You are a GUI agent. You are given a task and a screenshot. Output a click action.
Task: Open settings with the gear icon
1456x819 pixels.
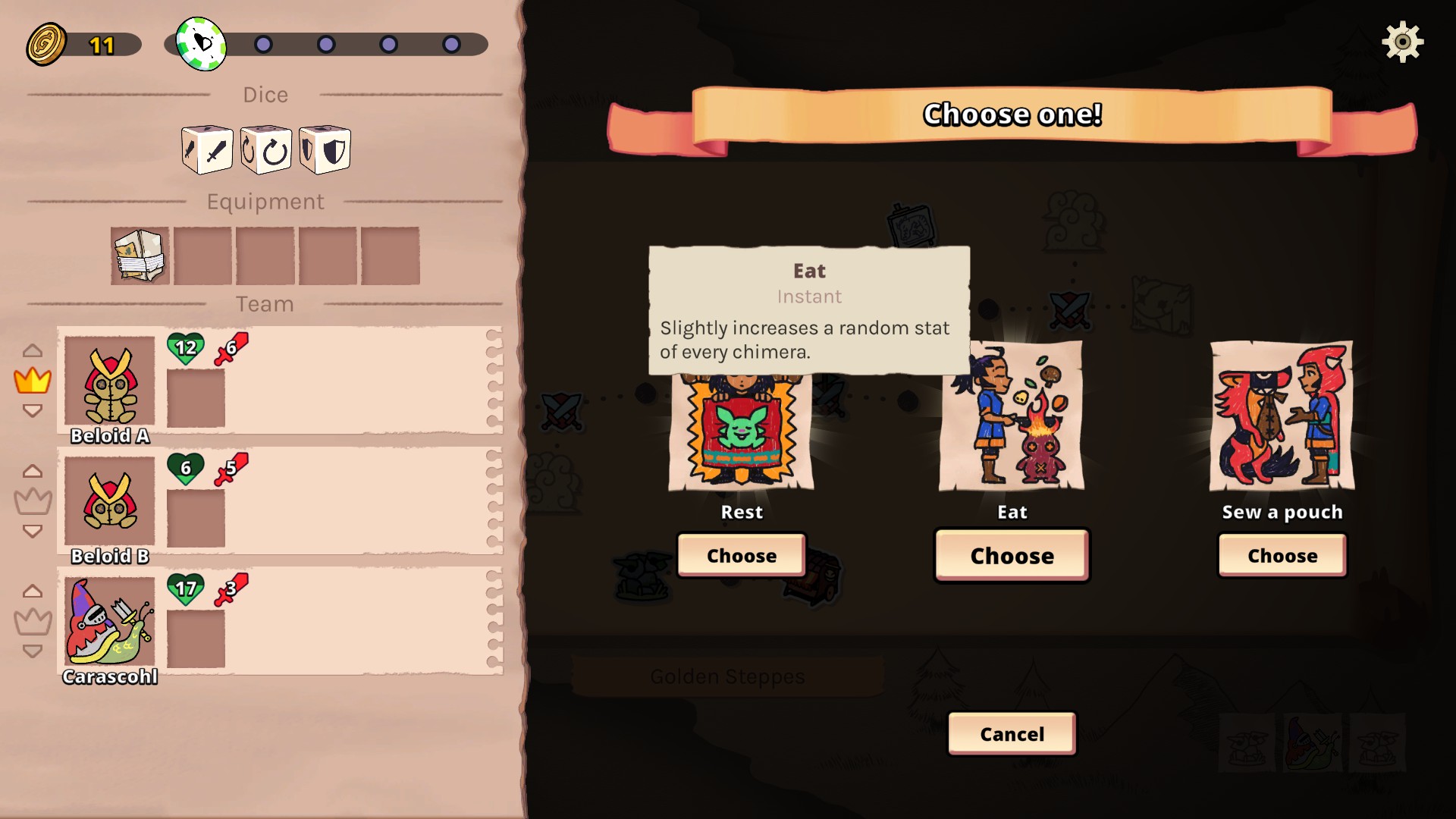click(x=1402, y=42)
